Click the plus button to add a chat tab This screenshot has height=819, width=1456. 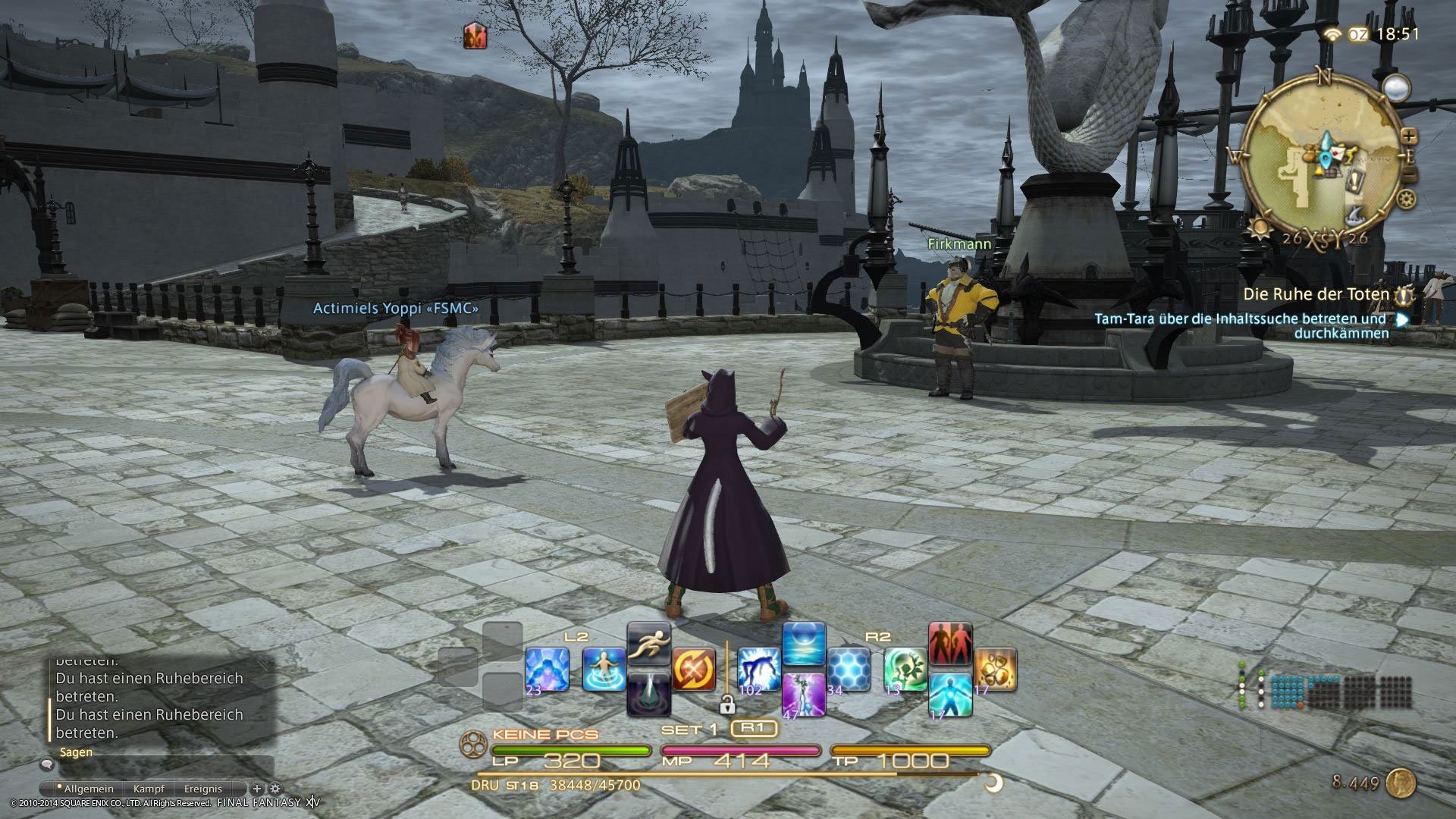[x=257, y=789]
